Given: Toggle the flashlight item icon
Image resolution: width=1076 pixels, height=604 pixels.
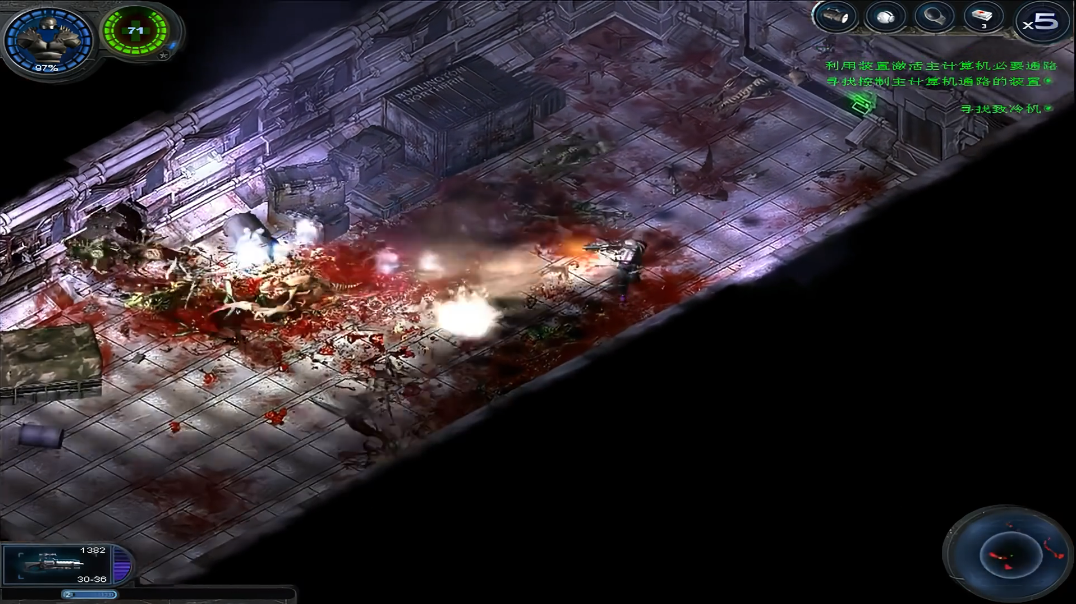Looking at the screenshot, I should tap(836, 17).
